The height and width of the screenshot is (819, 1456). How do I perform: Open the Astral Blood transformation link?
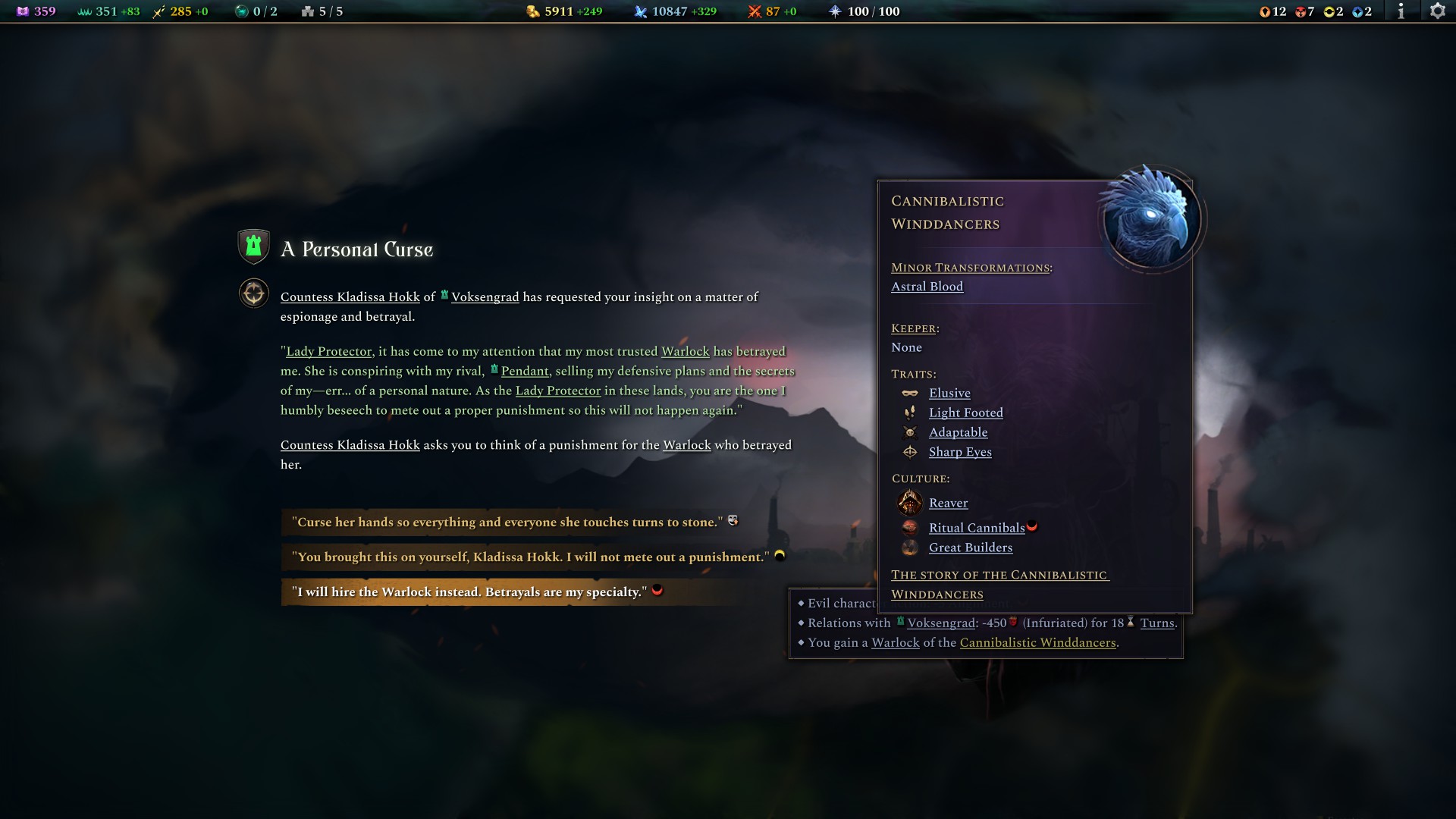(x=927, y=287)
